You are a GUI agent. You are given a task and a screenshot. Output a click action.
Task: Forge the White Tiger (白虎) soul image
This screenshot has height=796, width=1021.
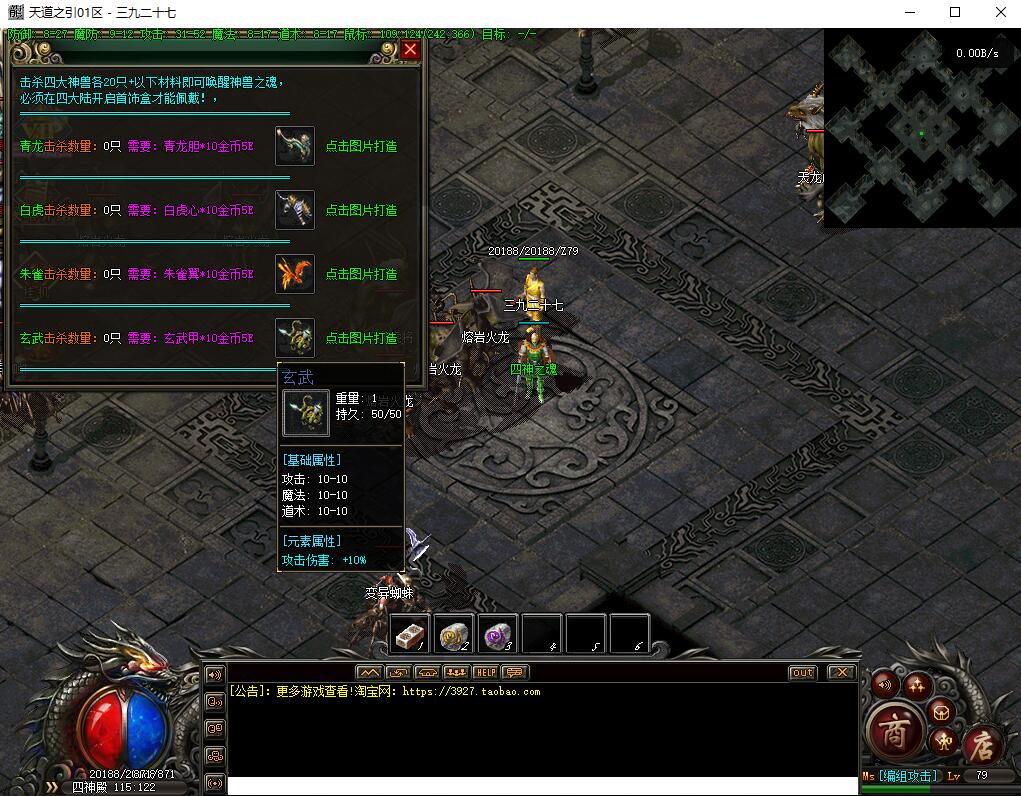tap(295, 210)
